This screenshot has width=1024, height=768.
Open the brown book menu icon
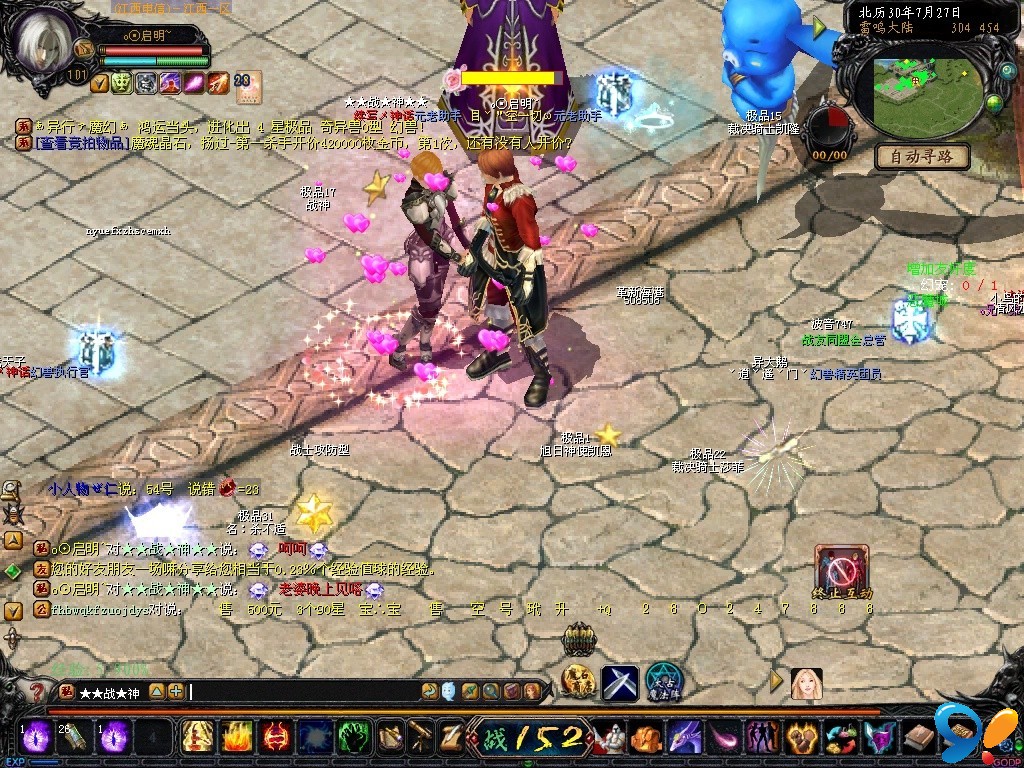[916, 739]
